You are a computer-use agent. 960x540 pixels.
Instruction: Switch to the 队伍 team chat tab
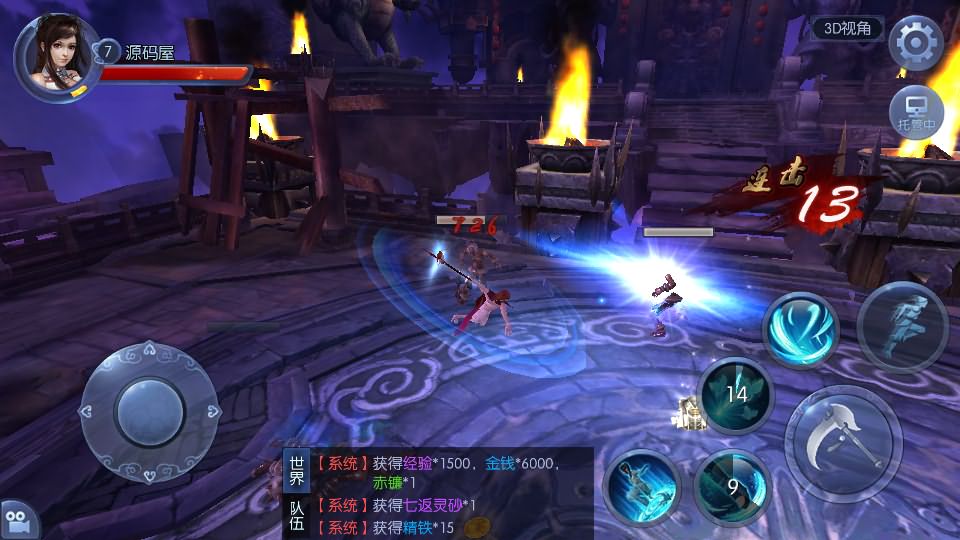tap(297, 517)
